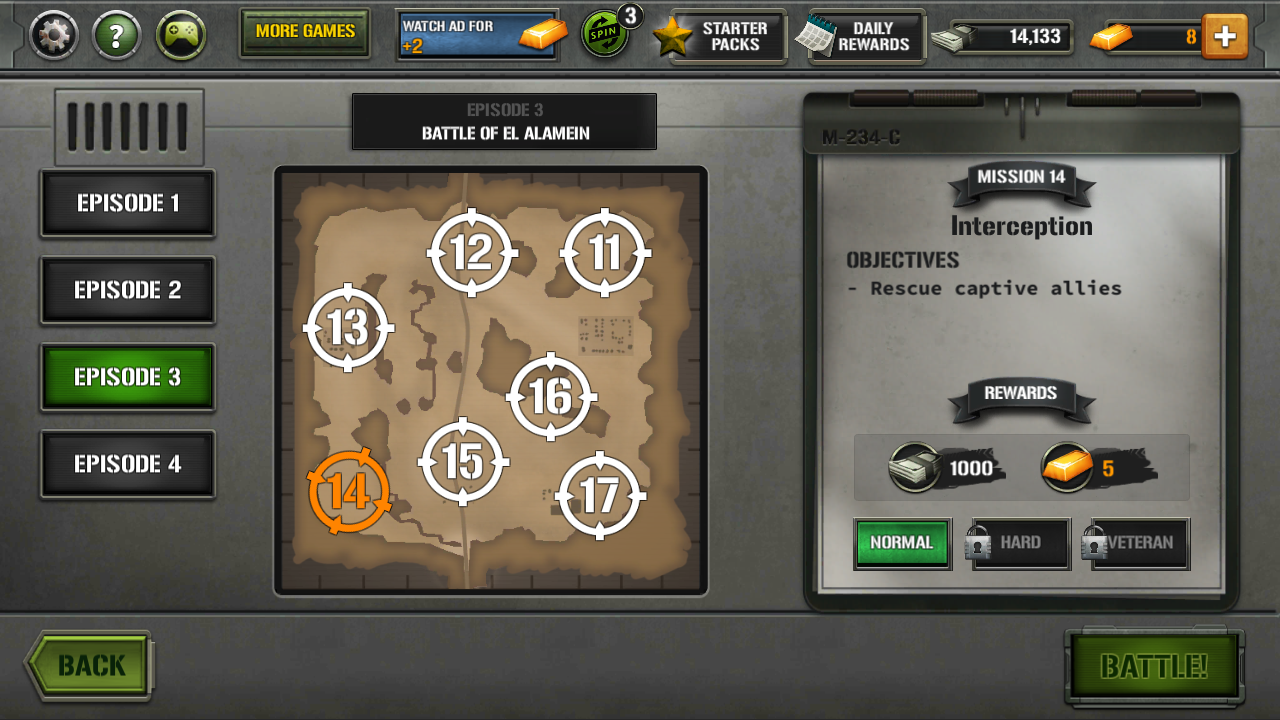Switch to Episode 1
Viewport: 1280px width, 720px height.
[x=127, y=203]
